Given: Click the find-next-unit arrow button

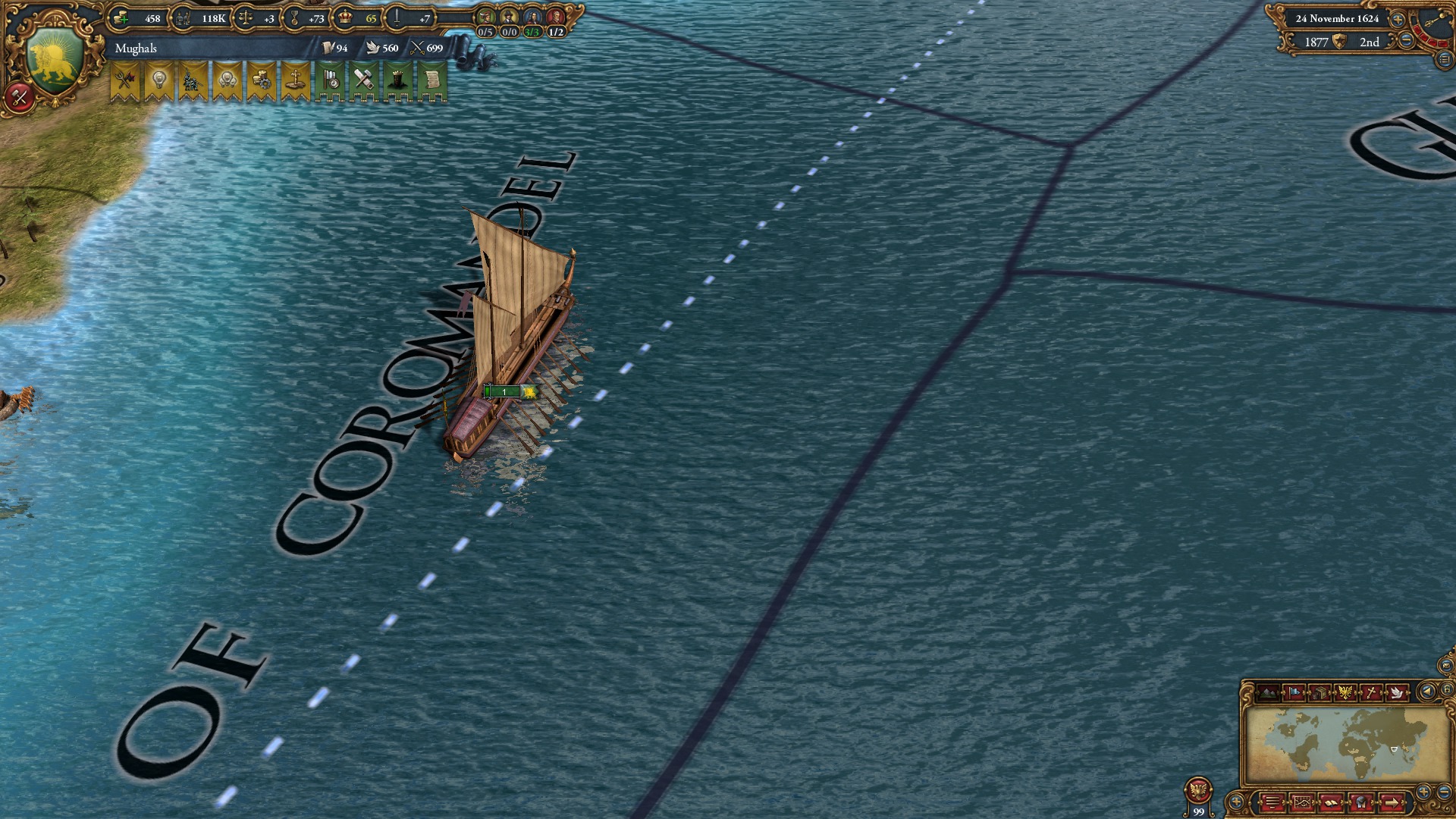Looking at the screenshot, I should pyautogui.click(x=1393, y=802).
